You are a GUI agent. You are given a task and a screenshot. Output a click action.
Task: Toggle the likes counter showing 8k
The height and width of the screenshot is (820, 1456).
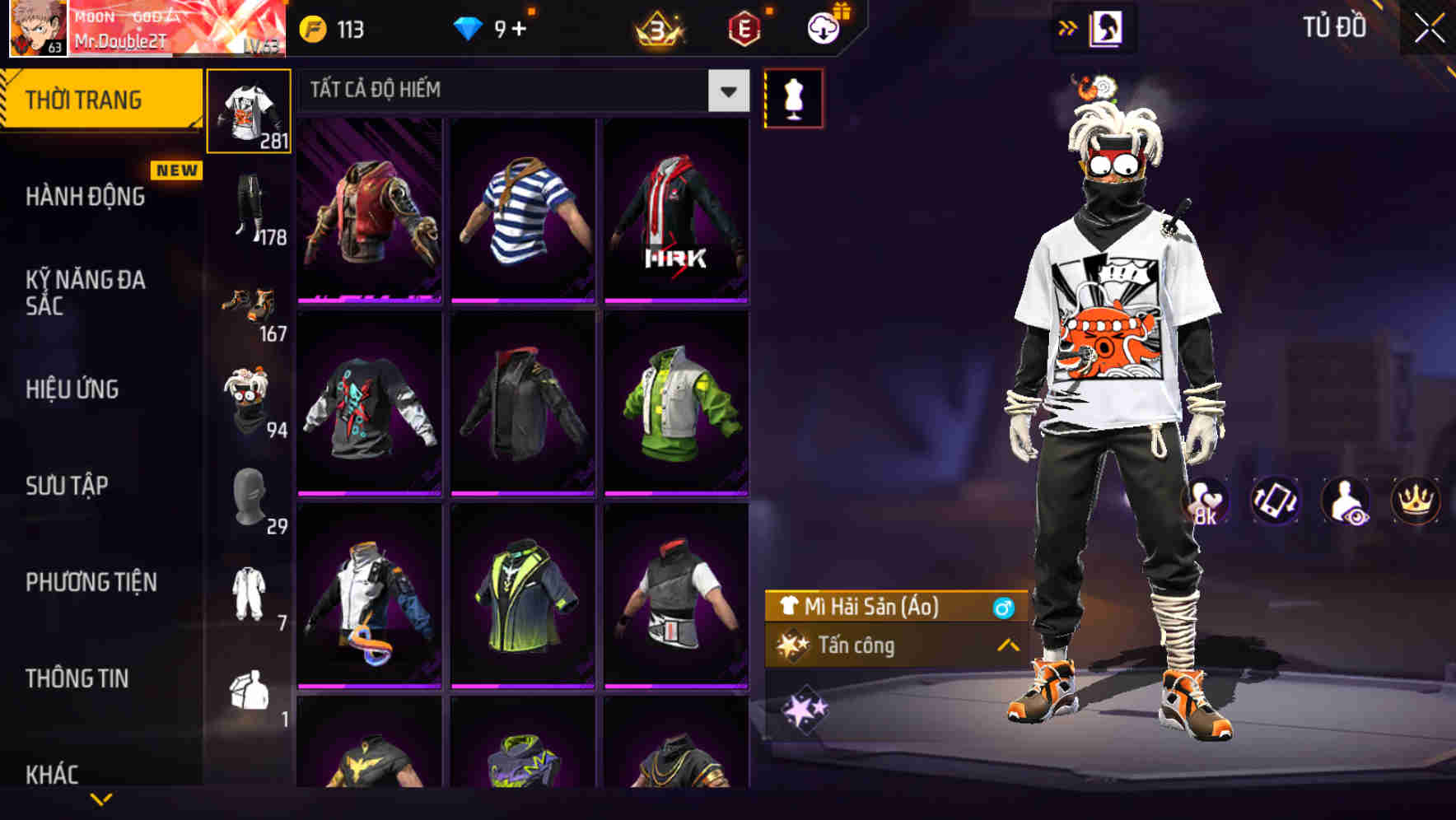click(x=1204, y=501)
